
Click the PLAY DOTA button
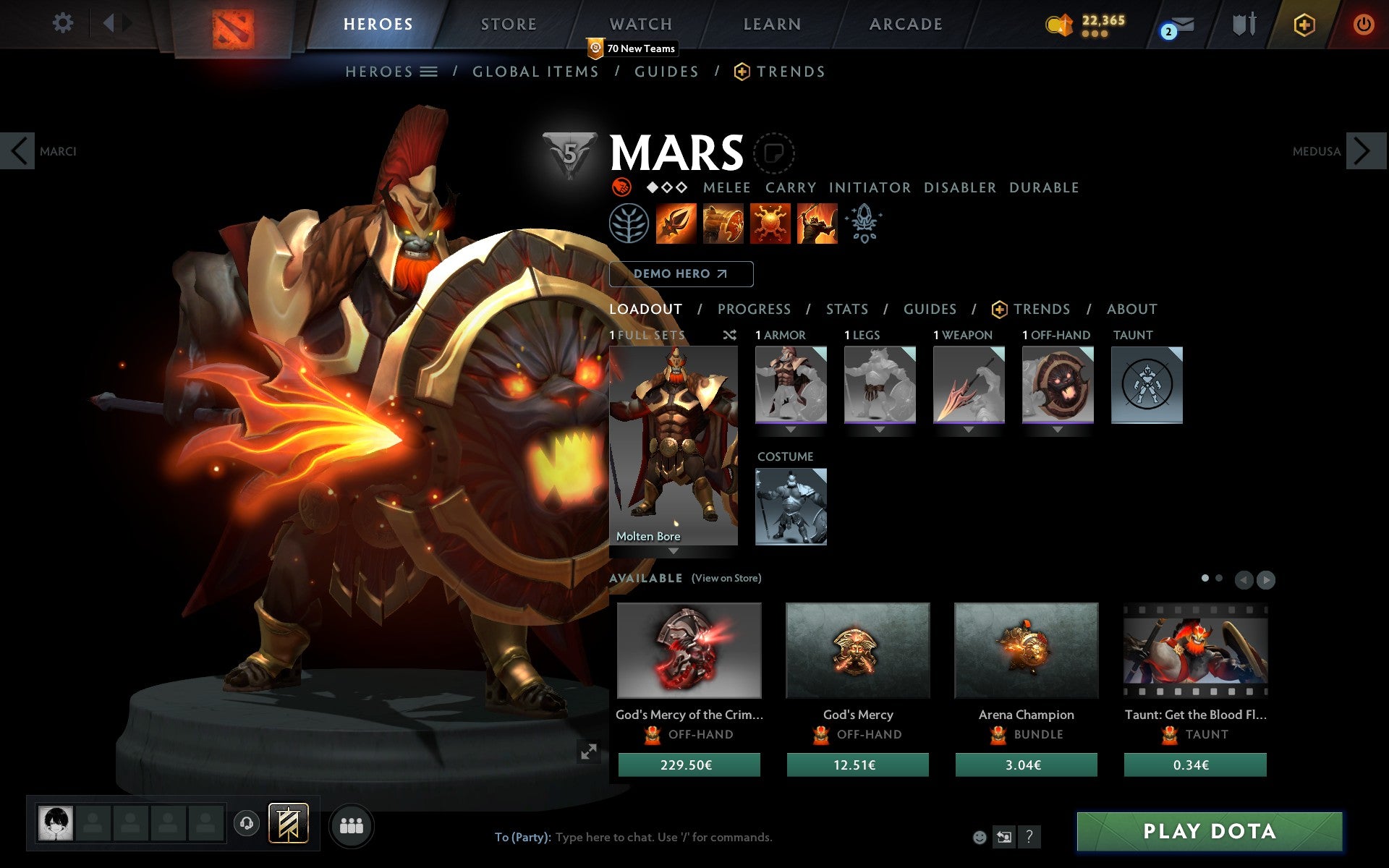pos(1209,831)
